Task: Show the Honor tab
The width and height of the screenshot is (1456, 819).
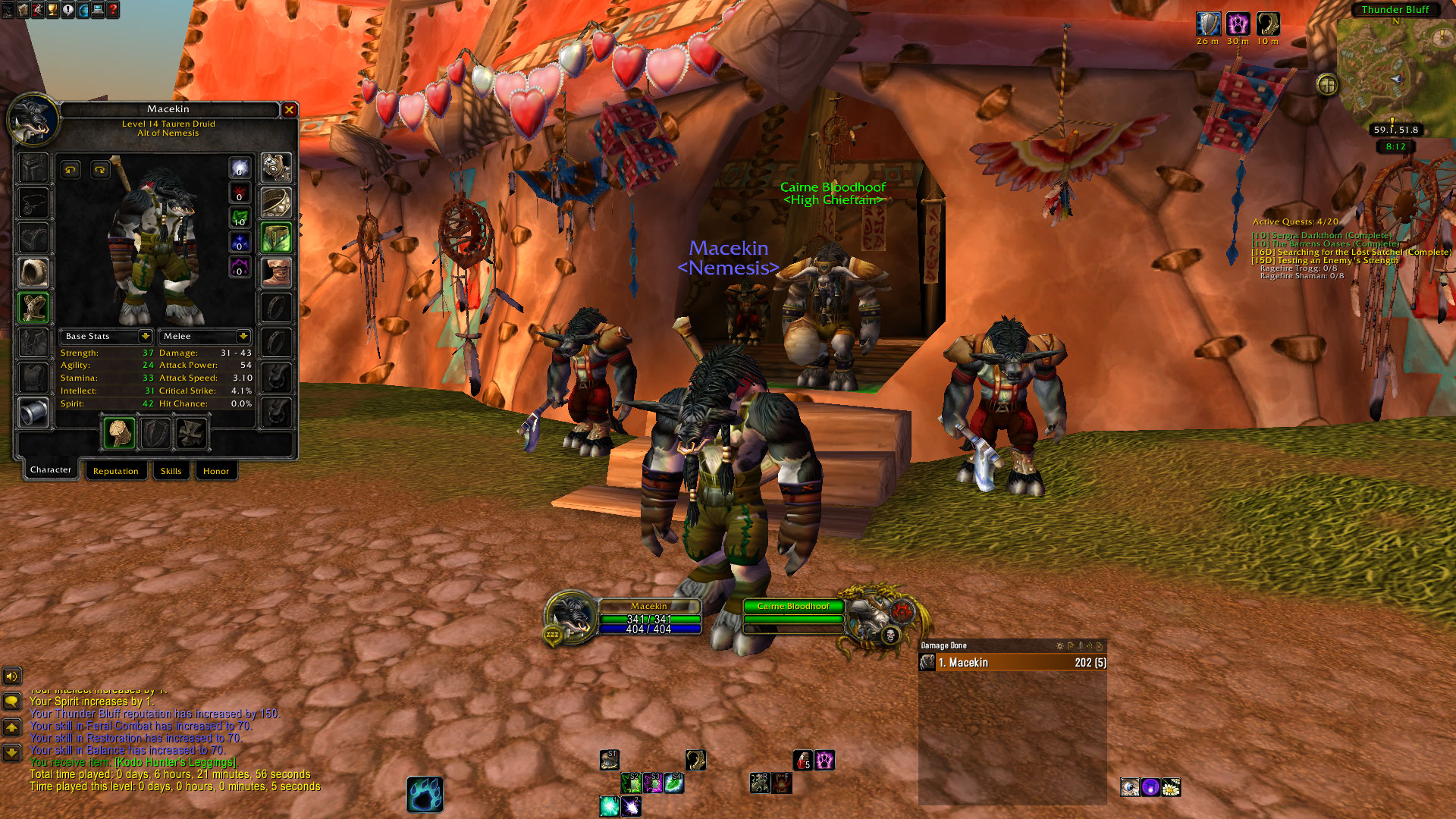Action: tap(215, 471)
